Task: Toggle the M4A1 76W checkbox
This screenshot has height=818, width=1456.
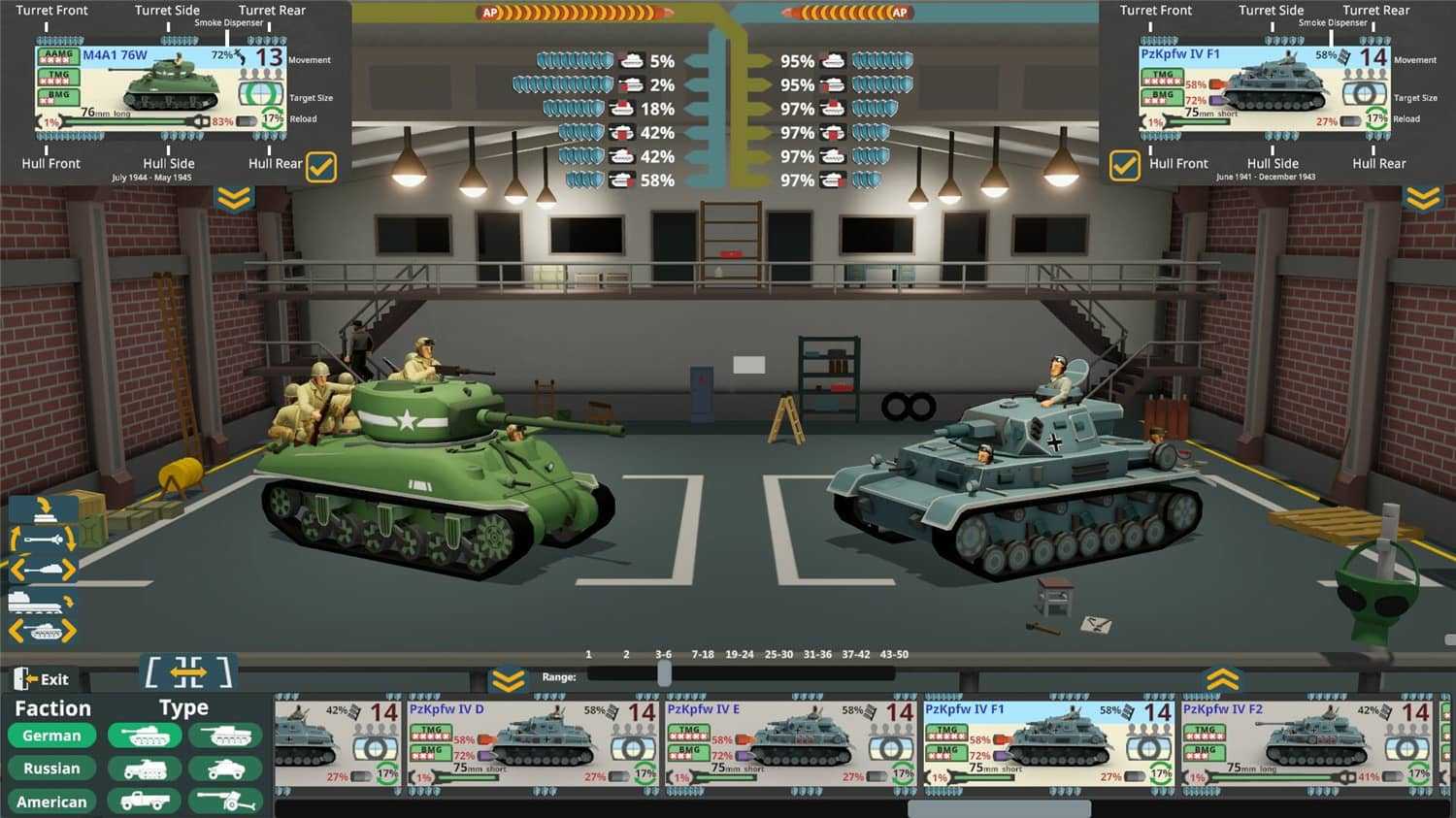Action: (x=321, y=167)
